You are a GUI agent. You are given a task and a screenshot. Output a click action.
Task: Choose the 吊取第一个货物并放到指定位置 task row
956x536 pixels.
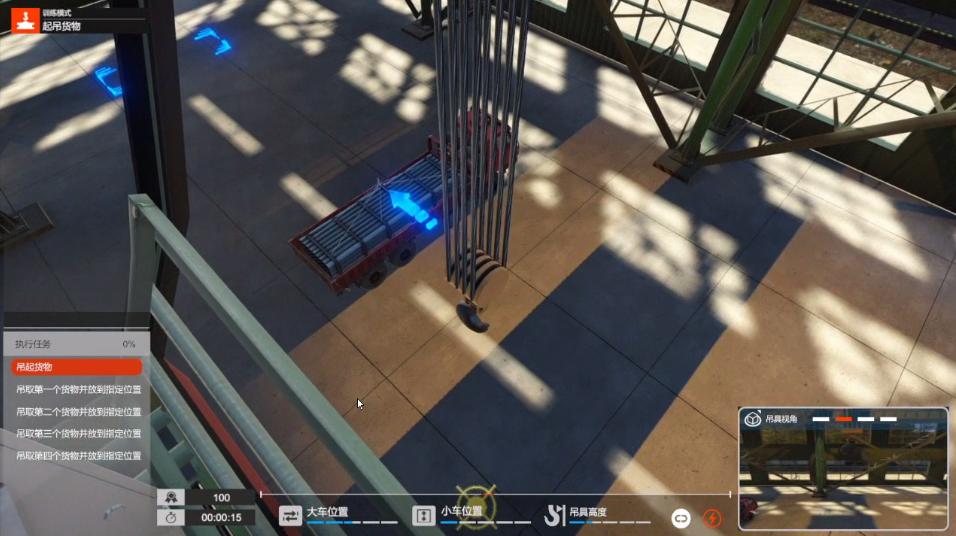(x=78, y=389)
